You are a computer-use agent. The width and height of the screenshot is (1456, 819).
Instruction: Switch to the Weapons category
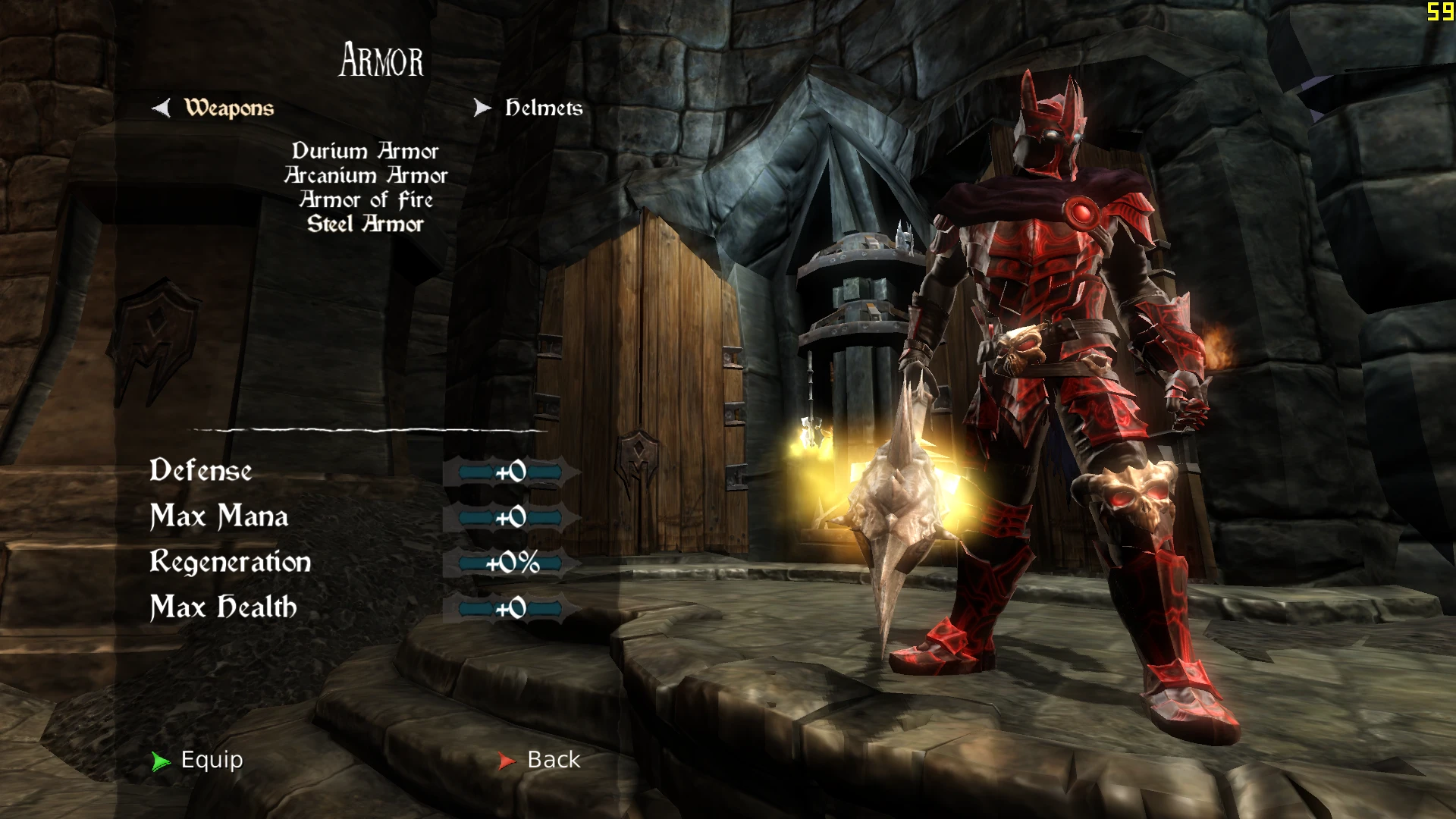click(227, 108)
